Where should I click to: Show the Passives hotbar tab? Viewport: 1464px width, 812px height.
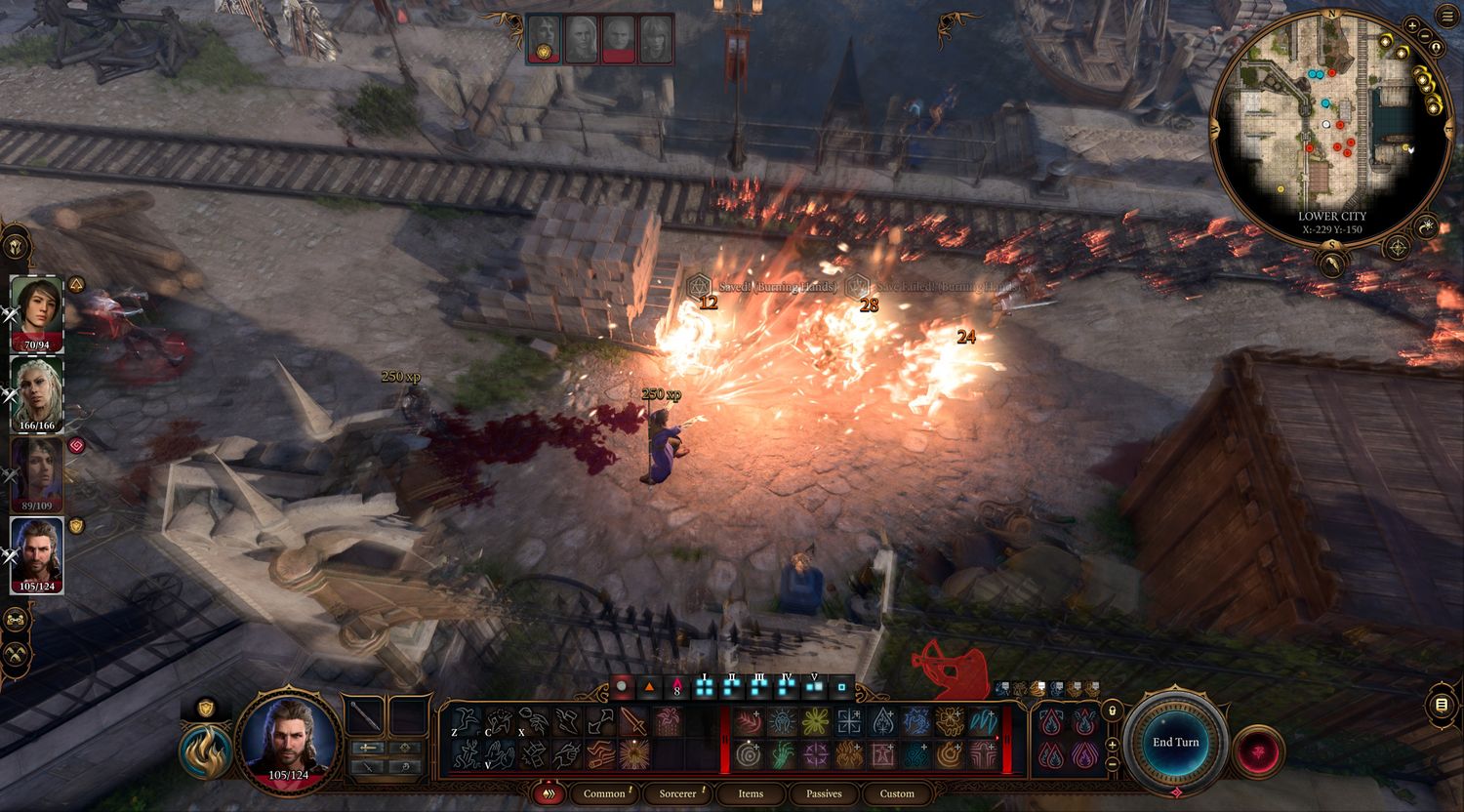click(x=824, y=793)
